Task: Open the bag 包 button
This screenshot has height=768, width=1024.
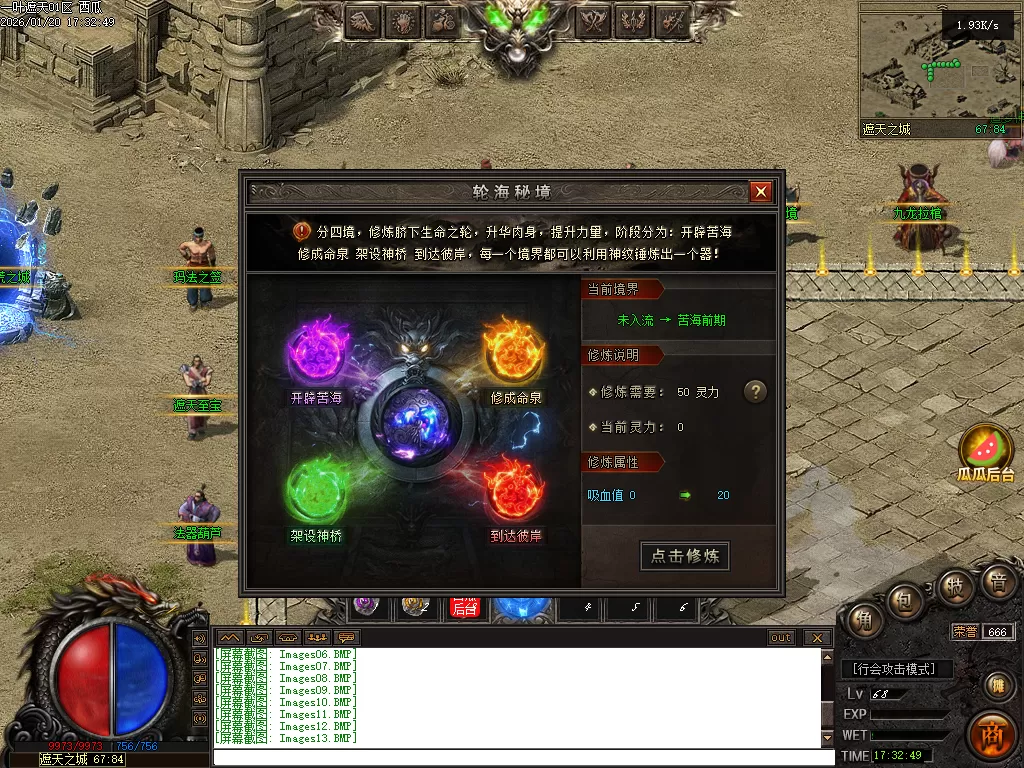Action: [x=903, y=602]
